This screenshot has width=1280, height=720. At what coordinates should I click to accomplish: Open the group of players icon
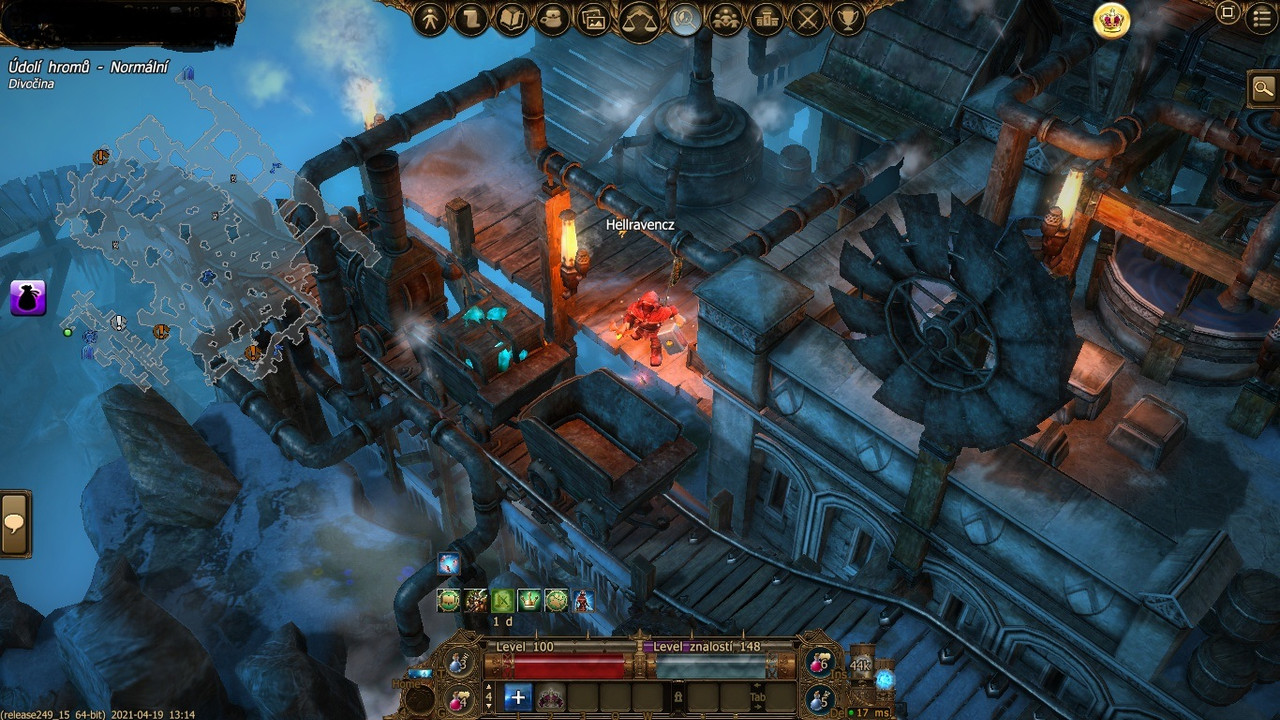pyautogui.click(x=726, y=19)
